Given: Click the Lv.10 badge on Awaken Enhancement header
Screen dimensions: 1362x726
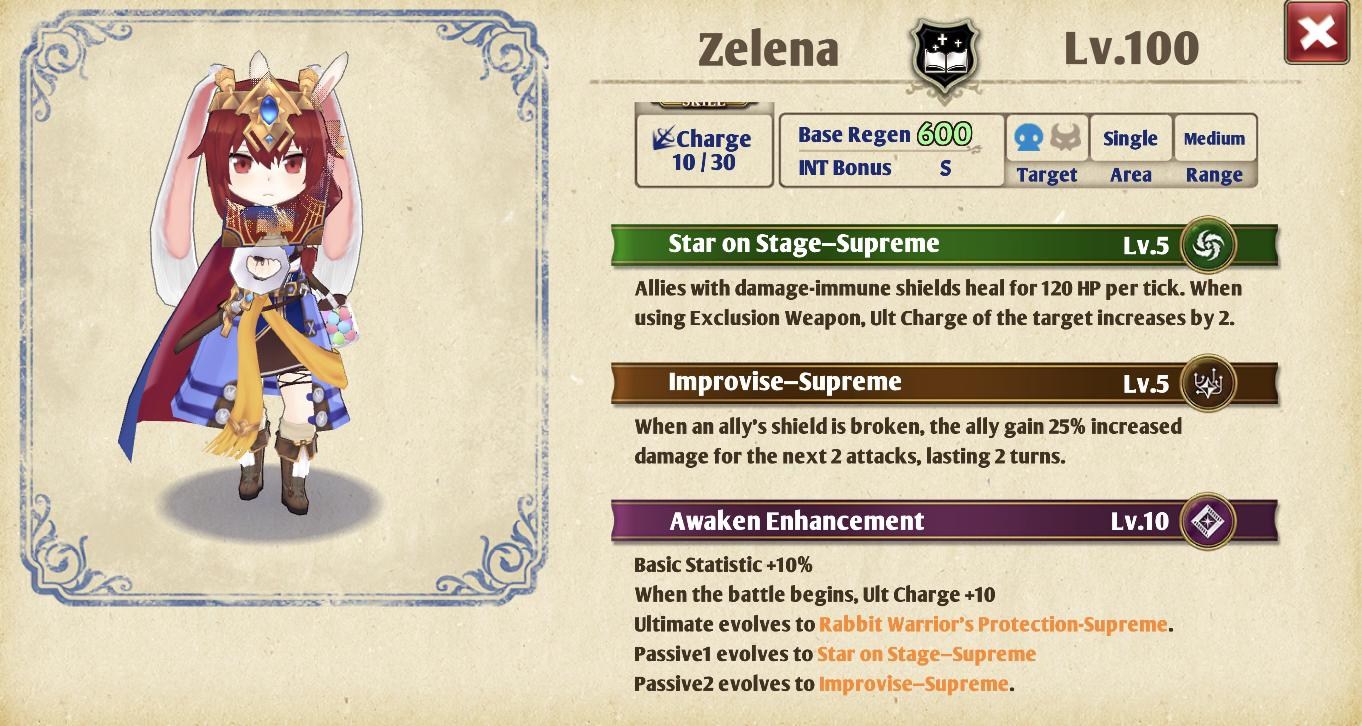Looking at the screenshot, I should tap(1140, 521).
